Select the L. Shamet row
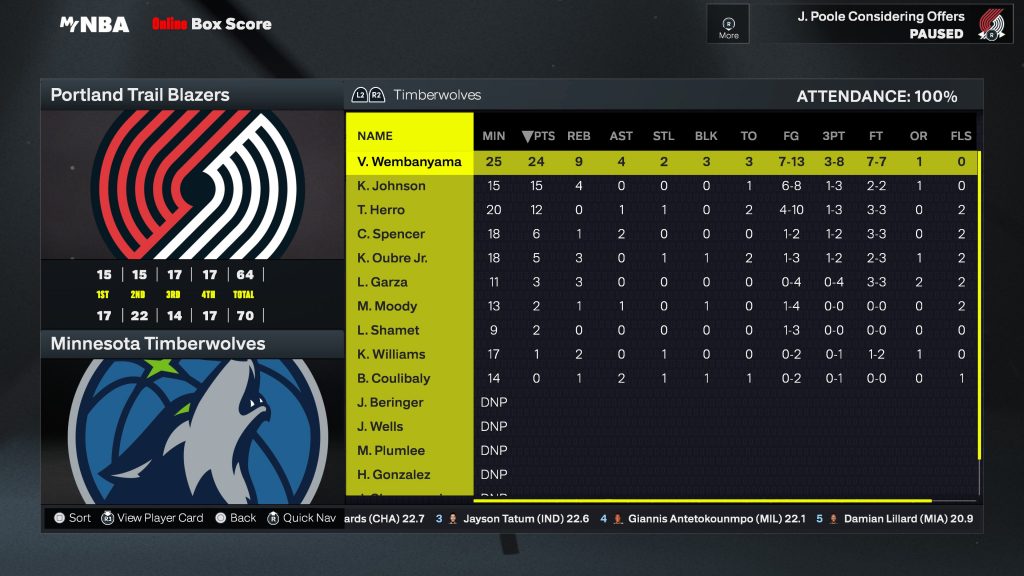 388,330
